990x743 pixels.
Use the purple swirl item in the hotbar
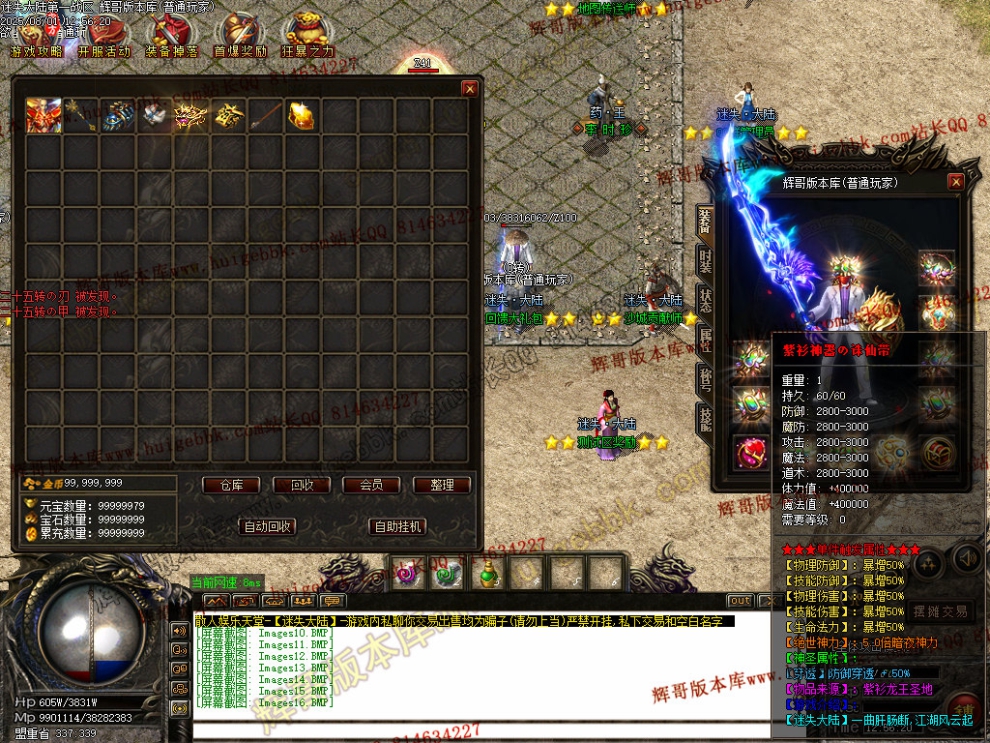tap(408, 574)
